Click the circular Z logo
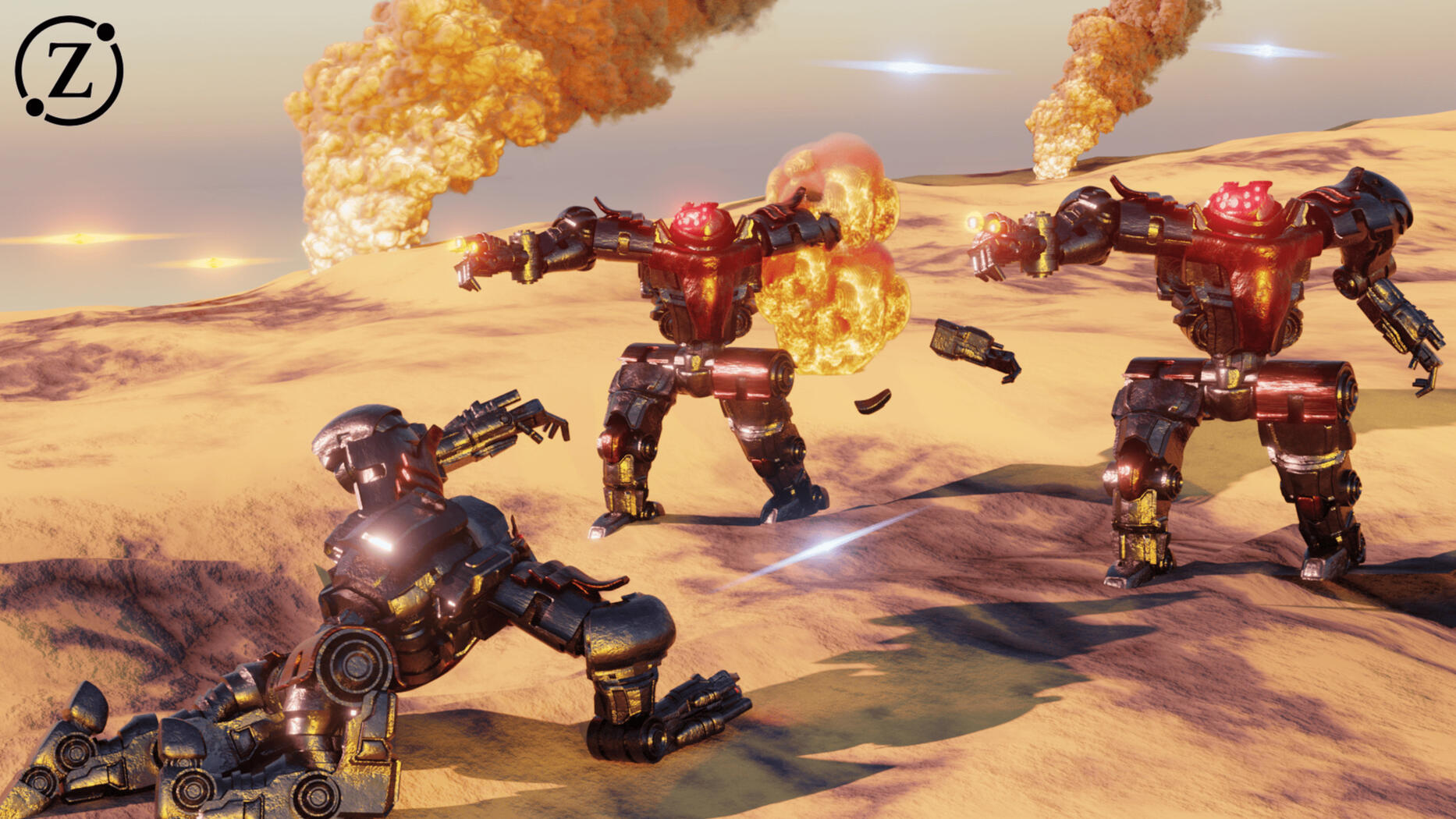Image resolution: width=1456 pixels, height=819 pixels. pyautogui.click(x=69, y=70)
